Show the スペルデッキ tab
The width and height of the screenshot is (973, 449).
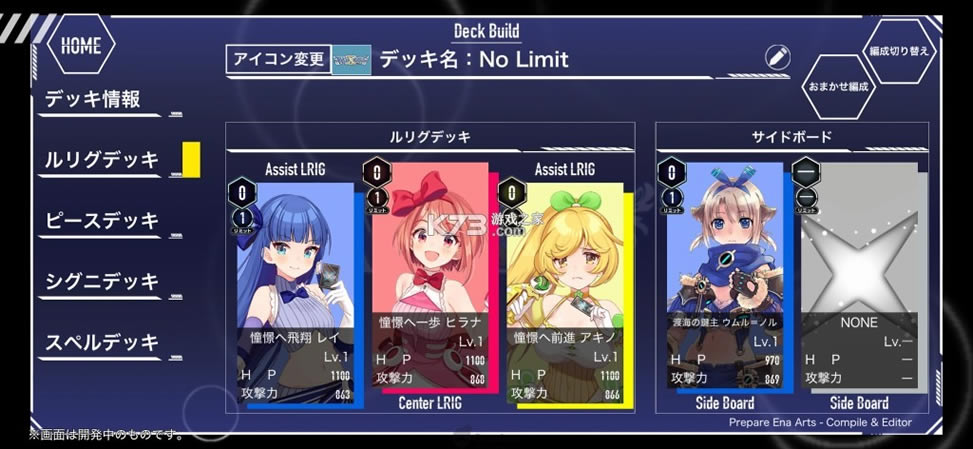pos(102,343)
